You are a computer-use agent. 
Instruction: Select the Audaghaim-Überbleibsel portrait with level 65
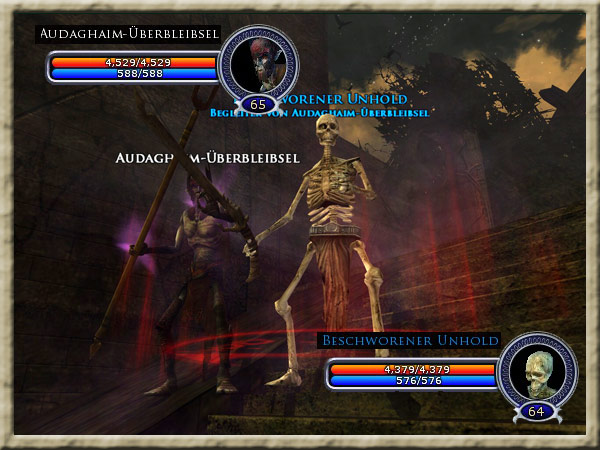(x=258, y=67)
